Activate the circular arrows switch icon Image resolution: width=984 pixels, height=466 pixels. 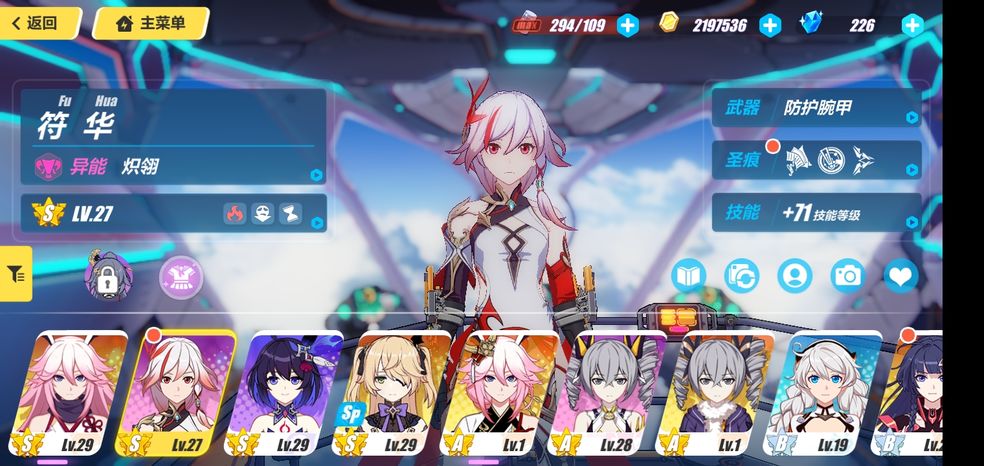742,275
